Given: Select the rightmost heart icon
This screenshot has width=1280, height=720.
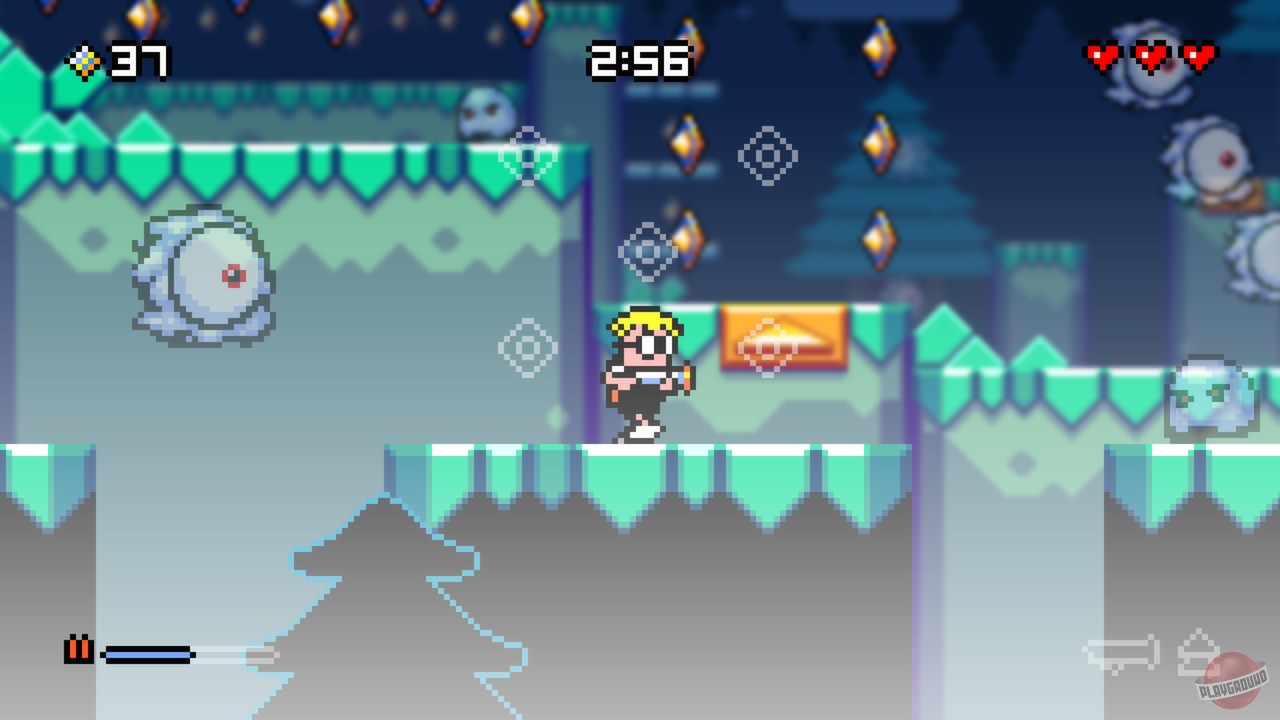Looking at the screenshot, I should point(1196,57).
